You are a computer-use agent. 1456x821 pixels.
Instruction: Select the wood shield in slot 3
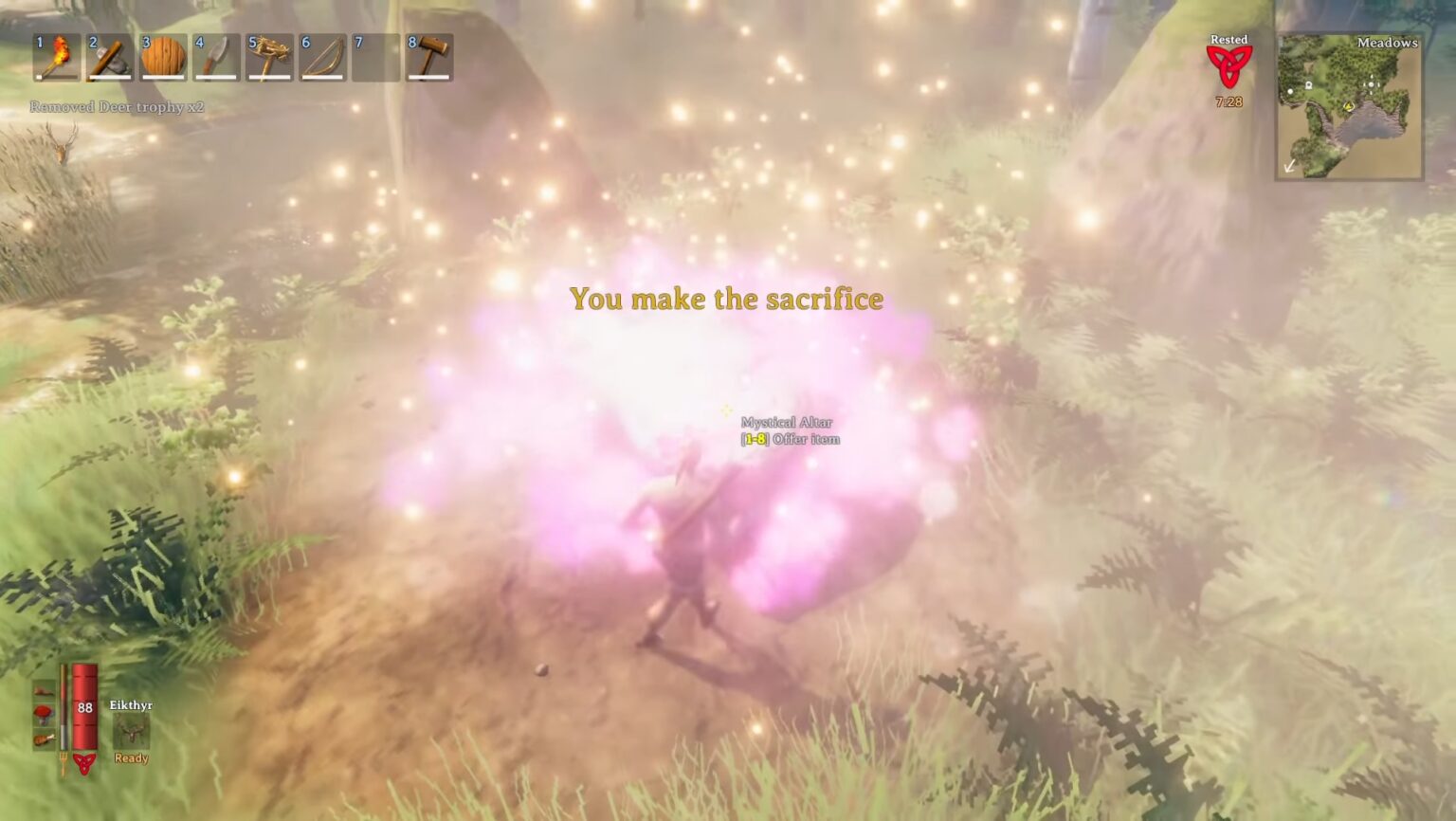[x=162, y=58]
